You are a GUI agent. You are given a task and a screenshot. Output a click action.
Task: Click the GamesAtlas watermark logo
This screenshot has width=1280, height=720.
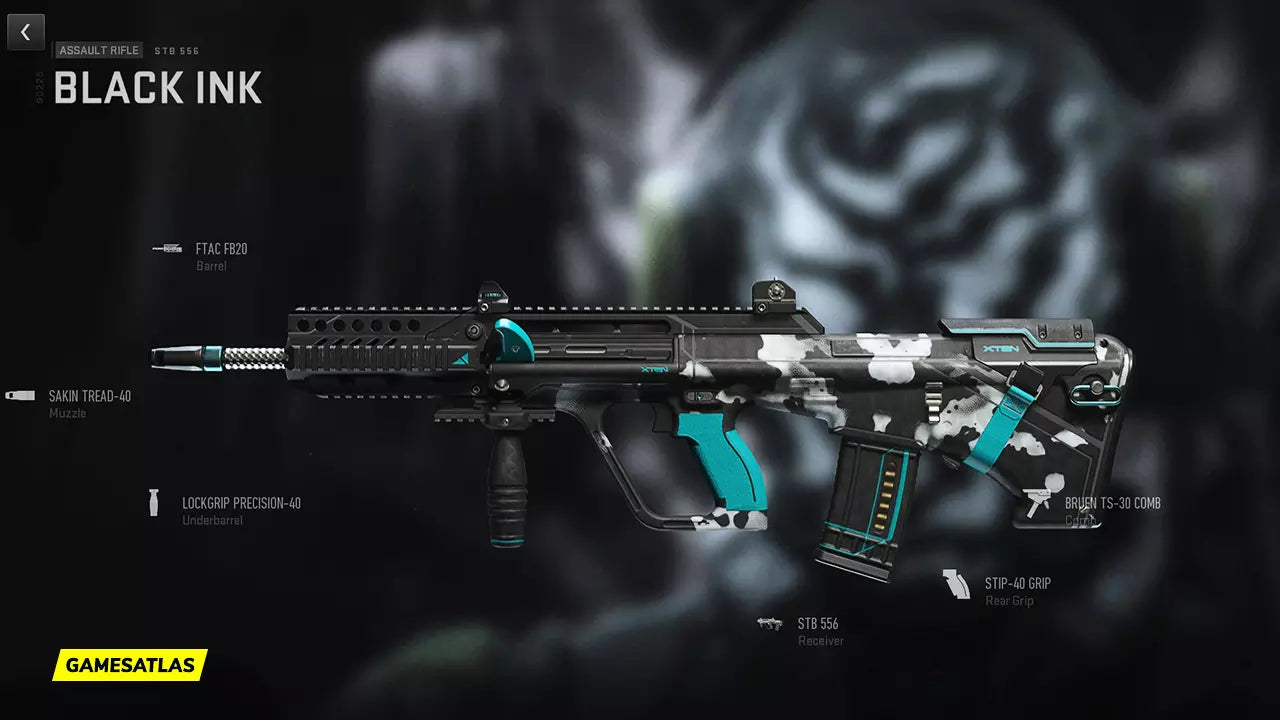(x=130, y=664)
